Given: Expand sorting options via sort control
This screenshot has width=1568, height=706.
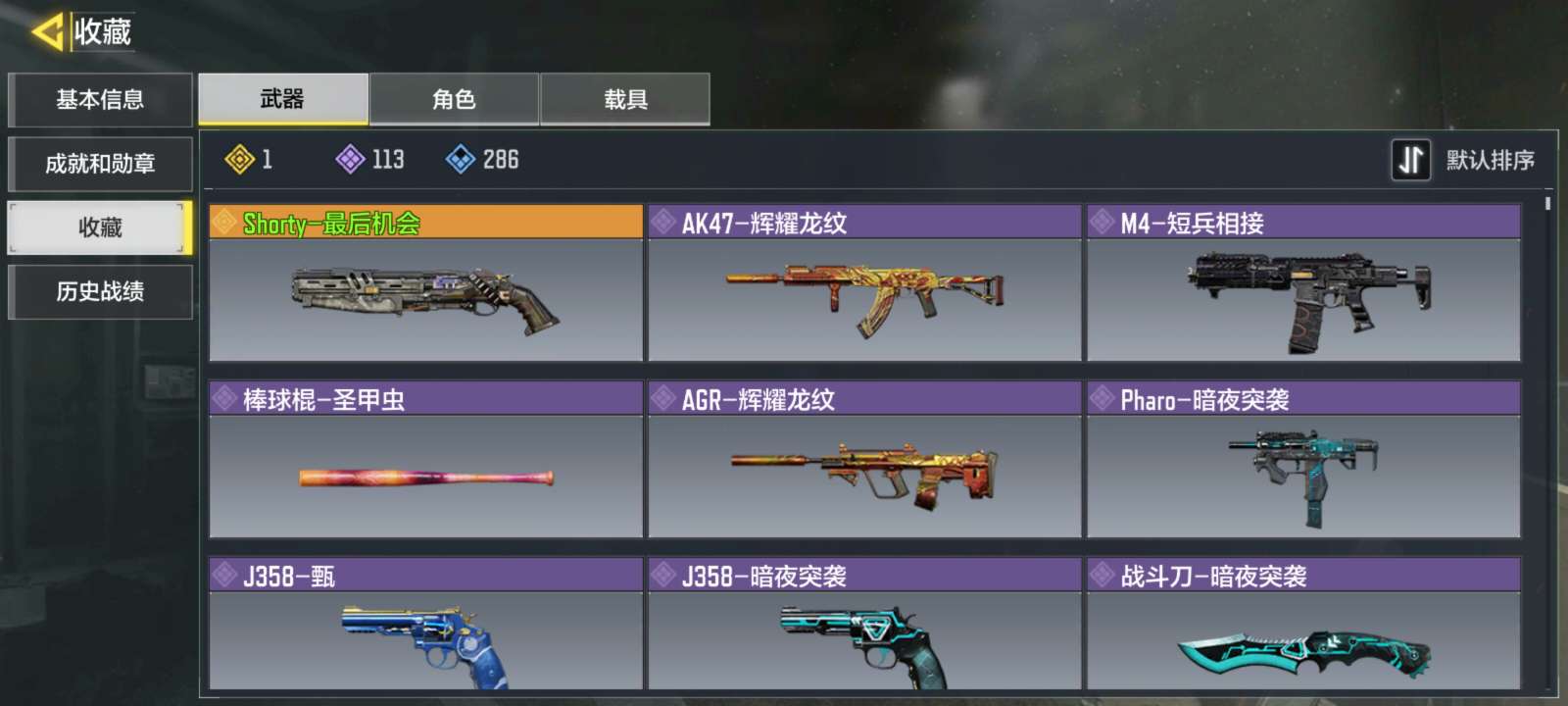Looking at the screenshot, I should tap(1411, 159).
